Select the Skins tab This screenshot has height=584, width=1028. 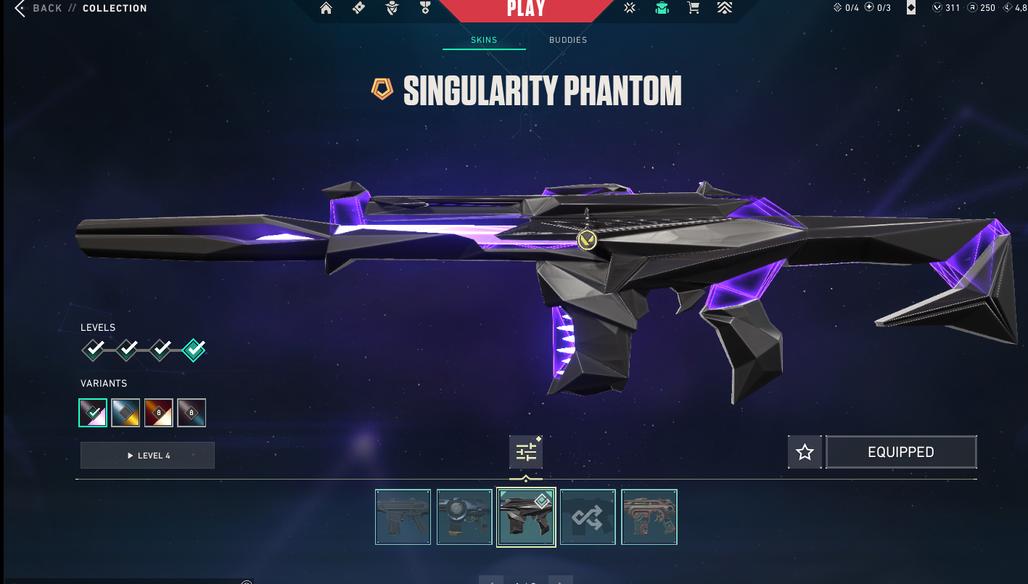tap(484, 40)
